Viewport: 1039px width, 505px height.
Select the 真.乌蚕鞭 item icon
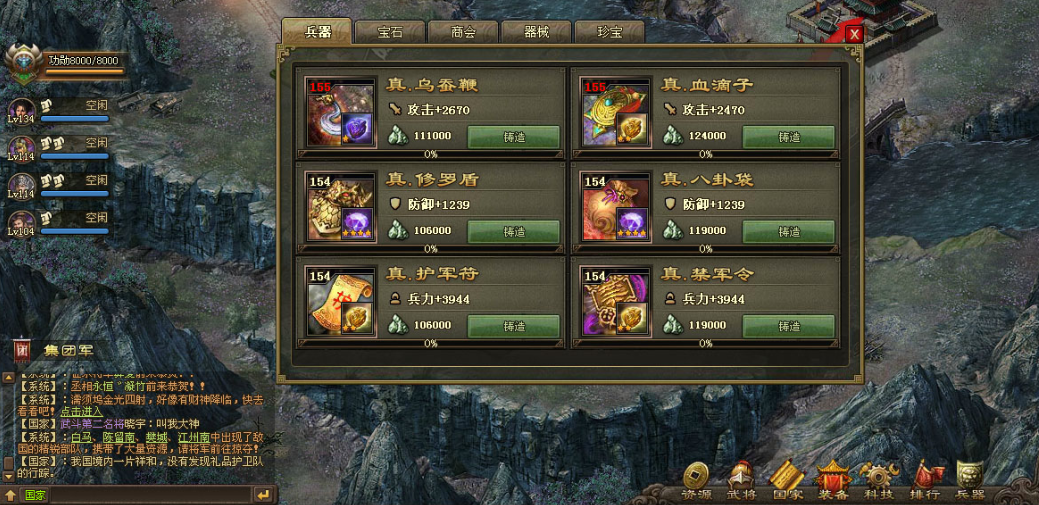coord(340,112)
